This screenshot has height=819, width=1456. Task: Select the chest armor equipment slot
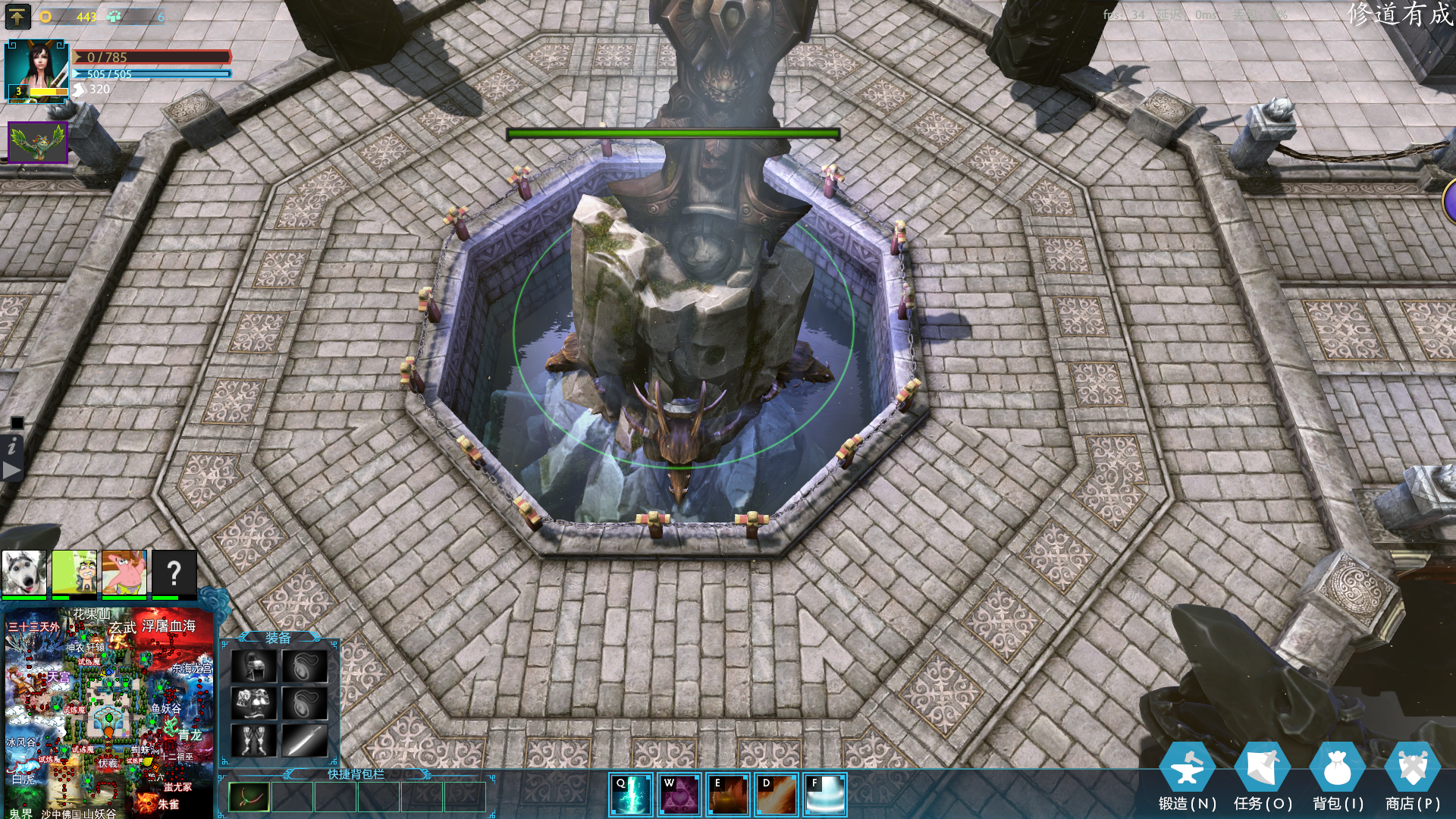(253, 703)
